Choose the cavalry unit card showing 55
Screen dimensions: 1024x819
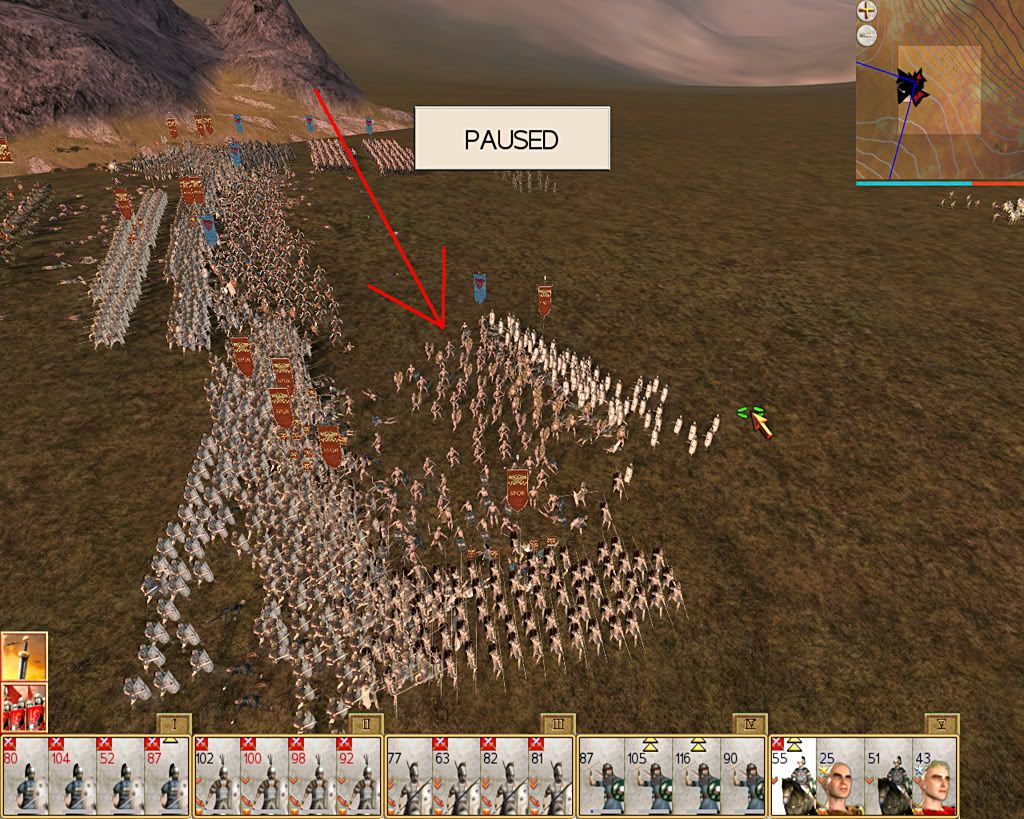coord(793,776)
